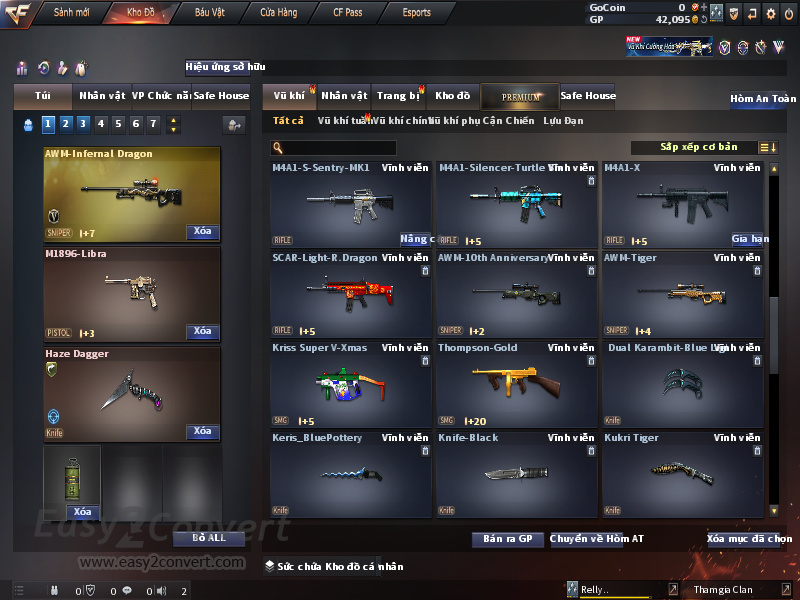
Task: Pick the AWM-Tiger sniper rifle
Action: (682, 295)
